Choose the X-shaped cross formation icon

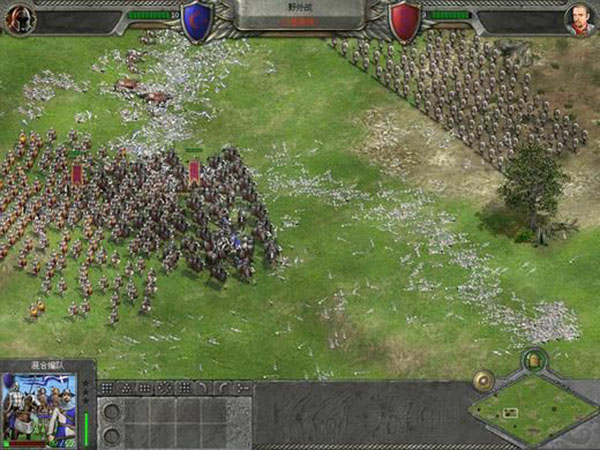click(164, 388)
